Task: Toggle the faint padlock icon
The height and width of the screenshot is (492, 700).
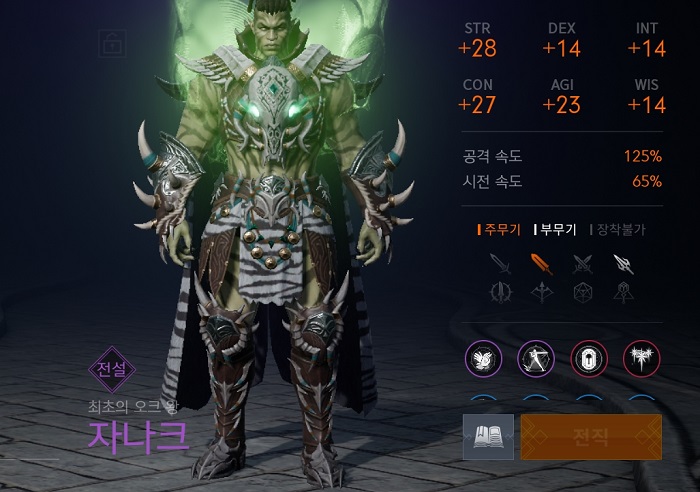Action: pyautogui.click(x=111, y=43)
